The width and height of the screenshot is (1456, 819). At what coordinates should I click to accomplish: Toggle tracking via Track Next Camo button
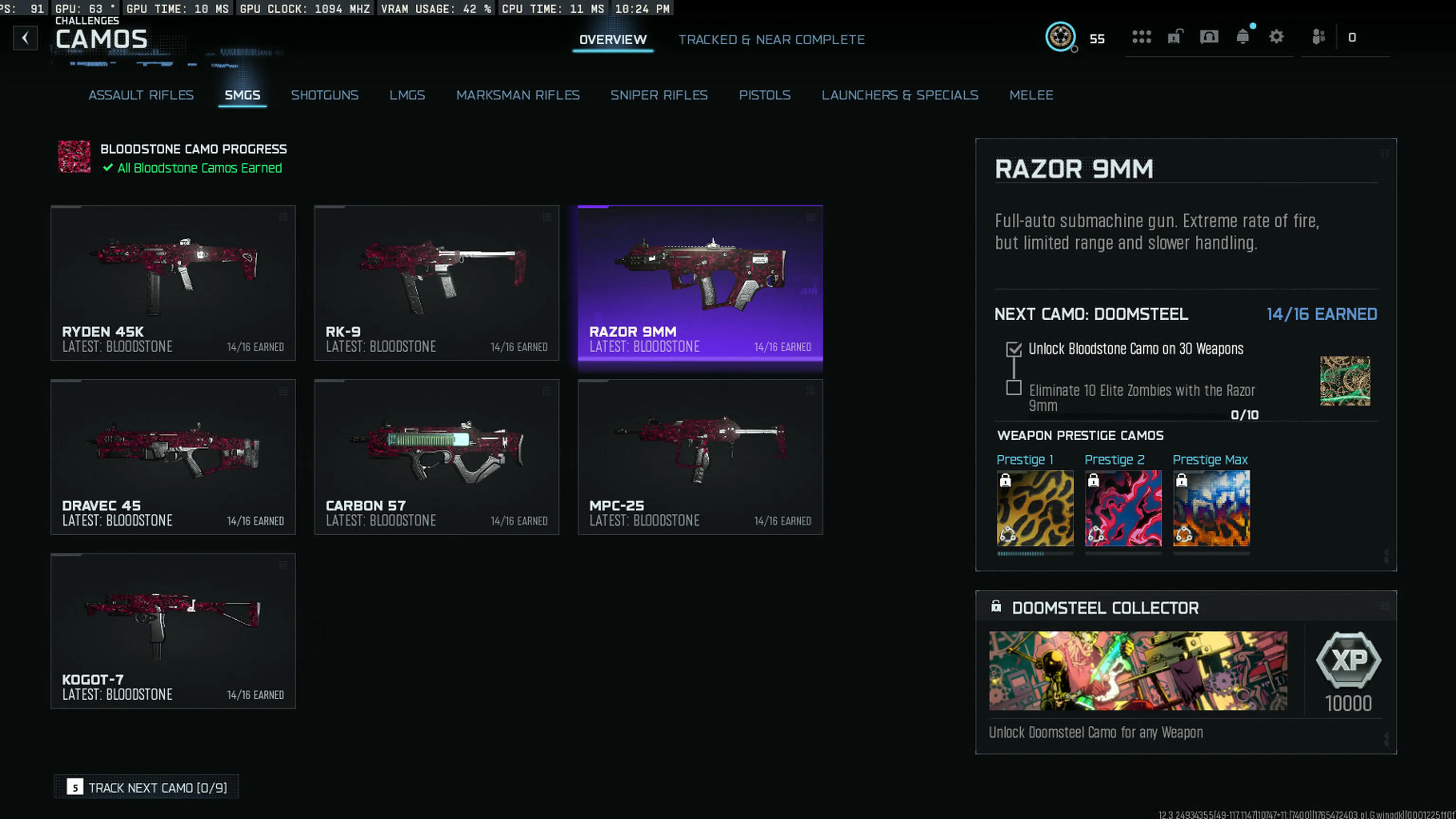(x=145, y=787)
